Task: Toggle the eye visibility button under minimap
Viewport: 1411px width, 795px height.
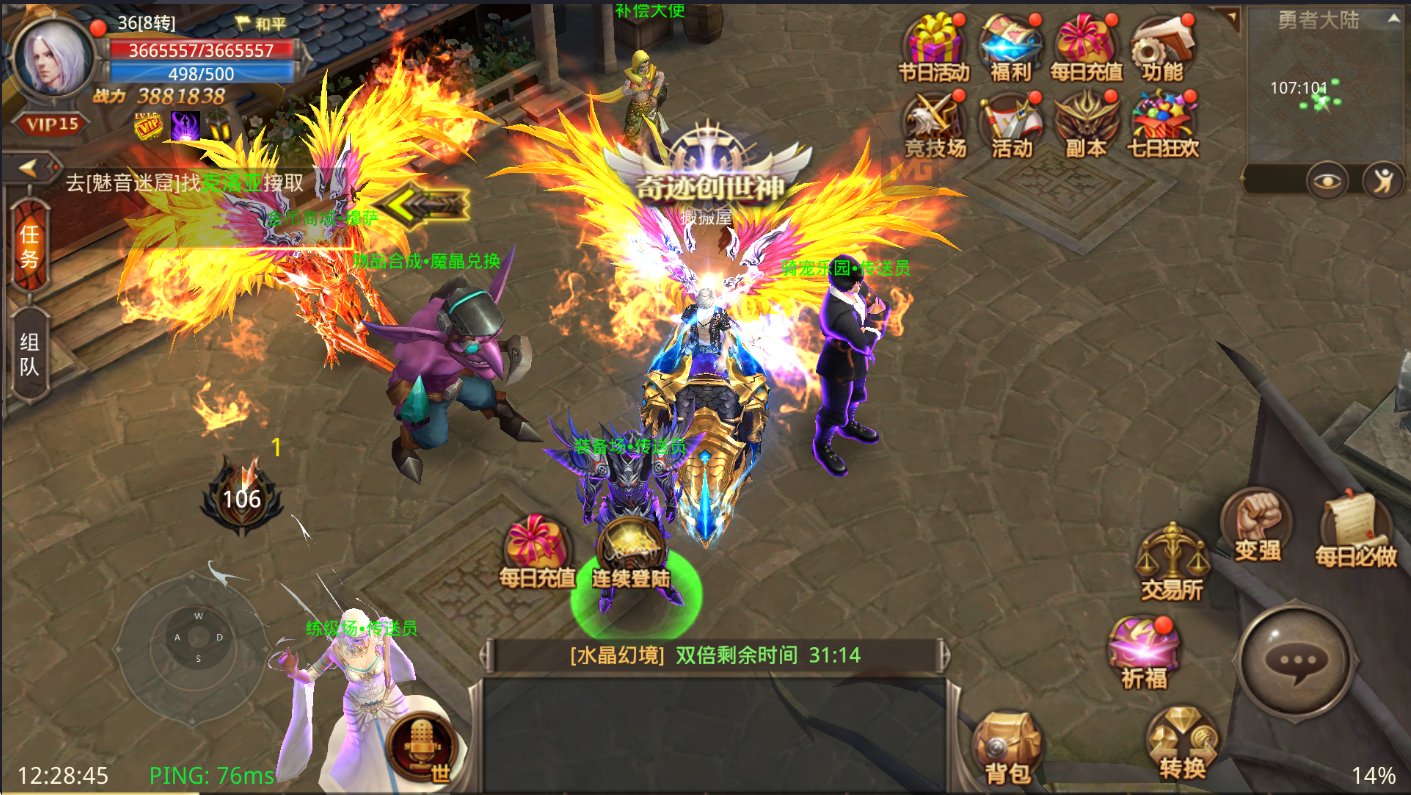Action: 1327,180
